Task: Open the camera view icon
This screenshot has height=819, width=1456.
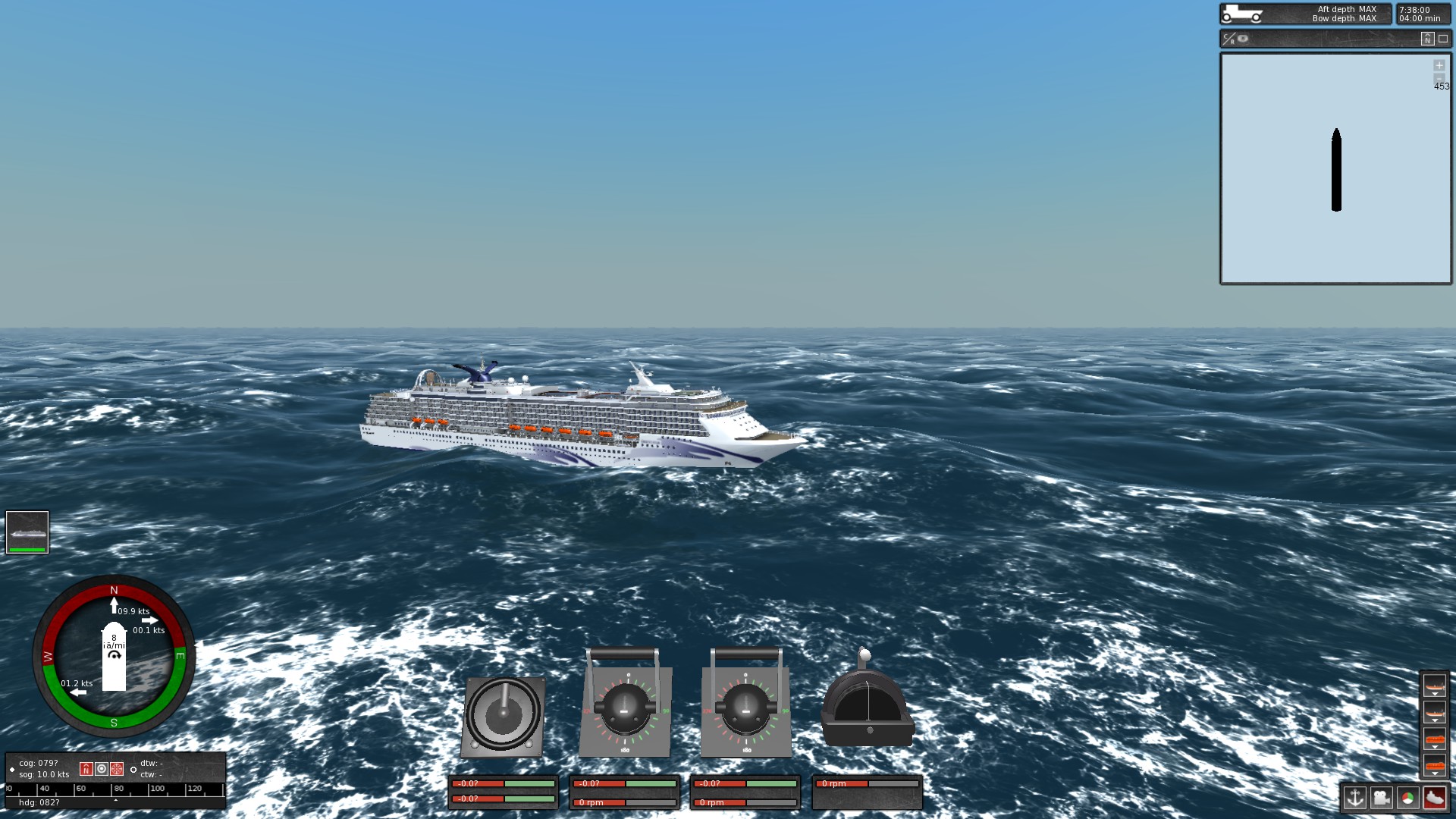Action: (1382, 798)
